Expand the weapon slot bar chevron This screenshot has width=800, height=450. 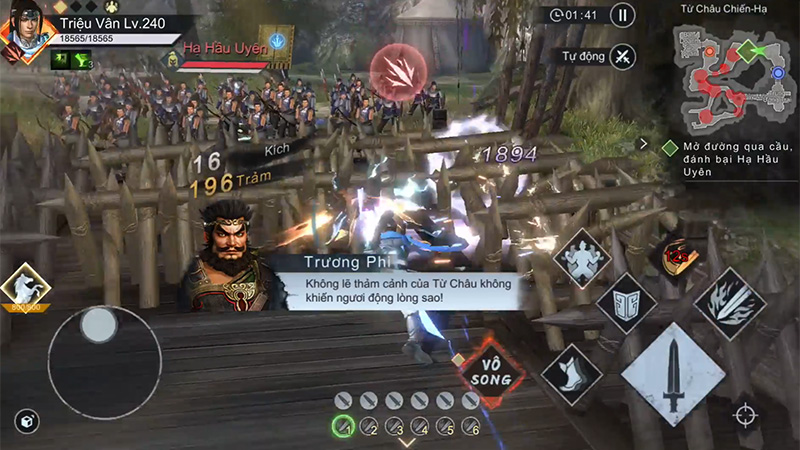pos(407,442)
